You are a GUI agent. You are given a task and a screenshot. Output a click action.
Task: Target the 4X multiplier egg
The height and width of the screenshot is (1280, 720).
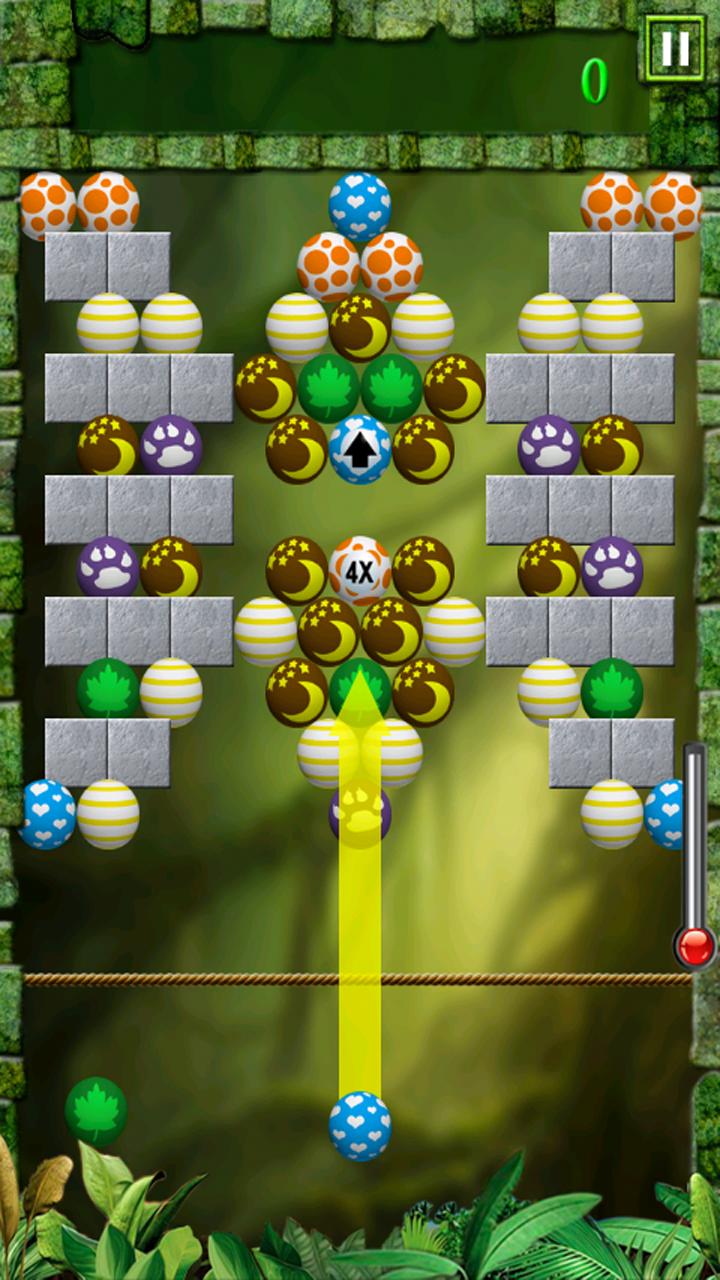360,571
